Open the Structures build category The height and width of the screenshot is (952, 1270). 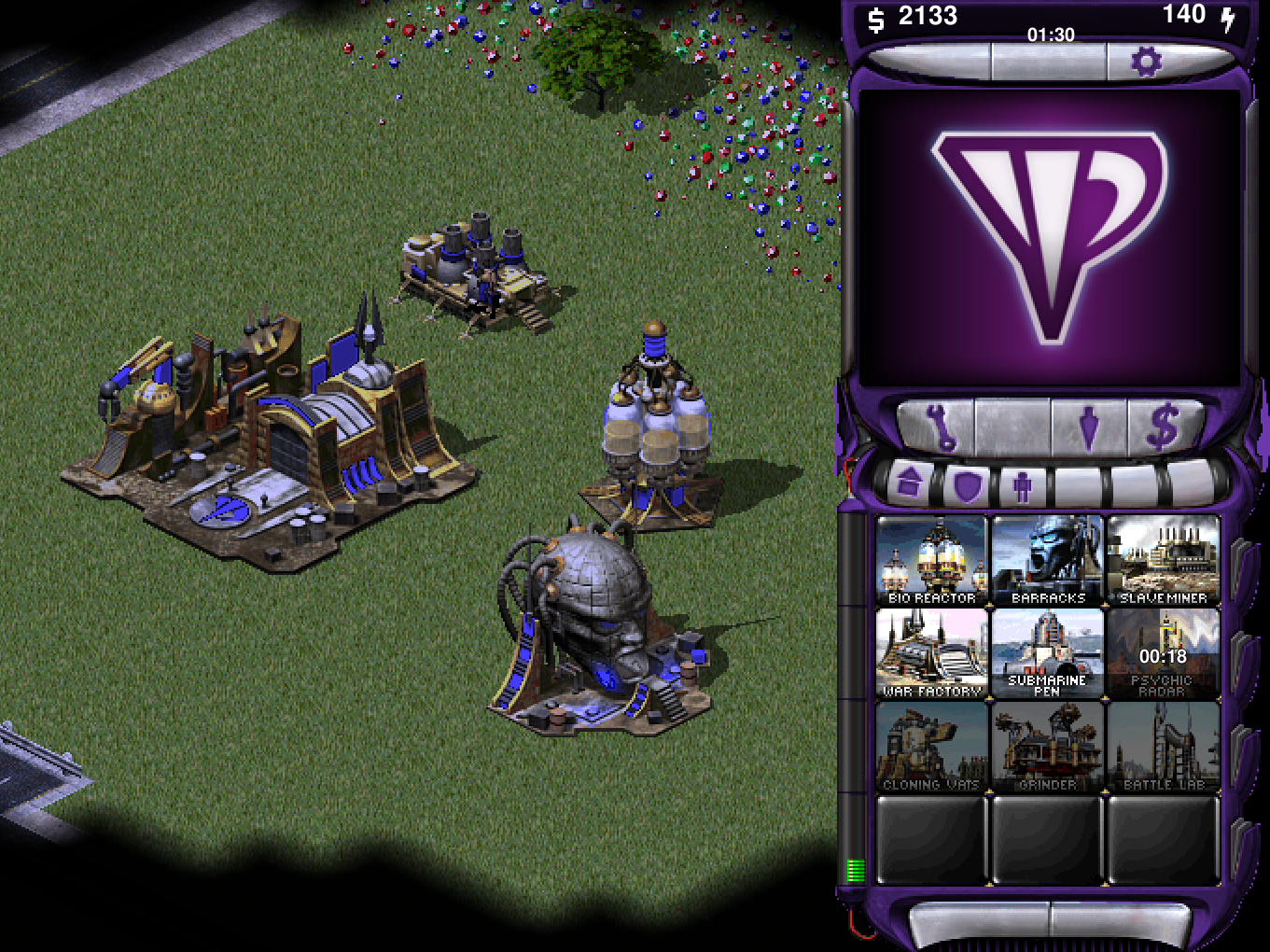(x=910, y=483)
